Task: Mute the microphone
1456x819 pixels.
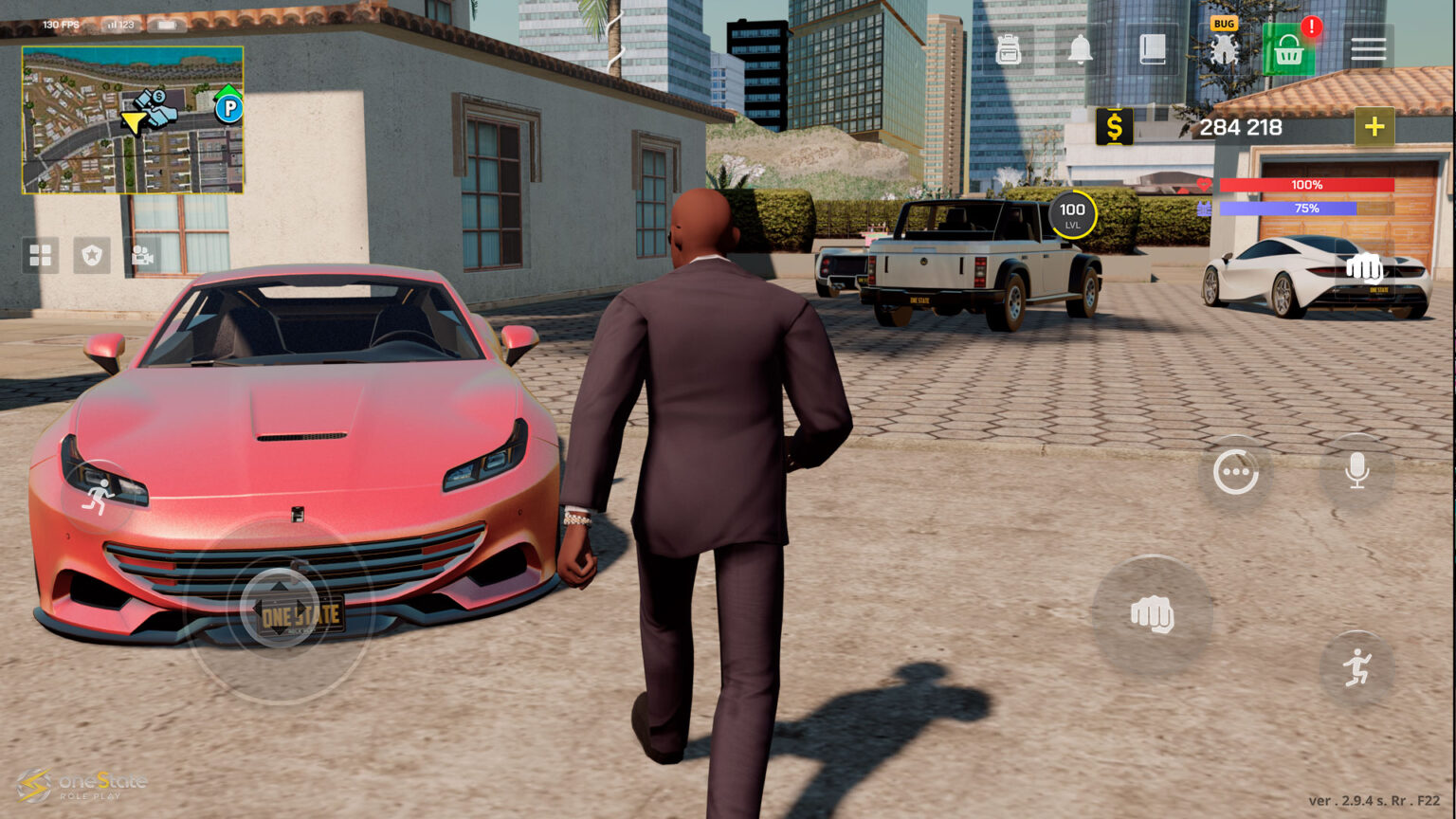Action: (x=1356, y=469)
